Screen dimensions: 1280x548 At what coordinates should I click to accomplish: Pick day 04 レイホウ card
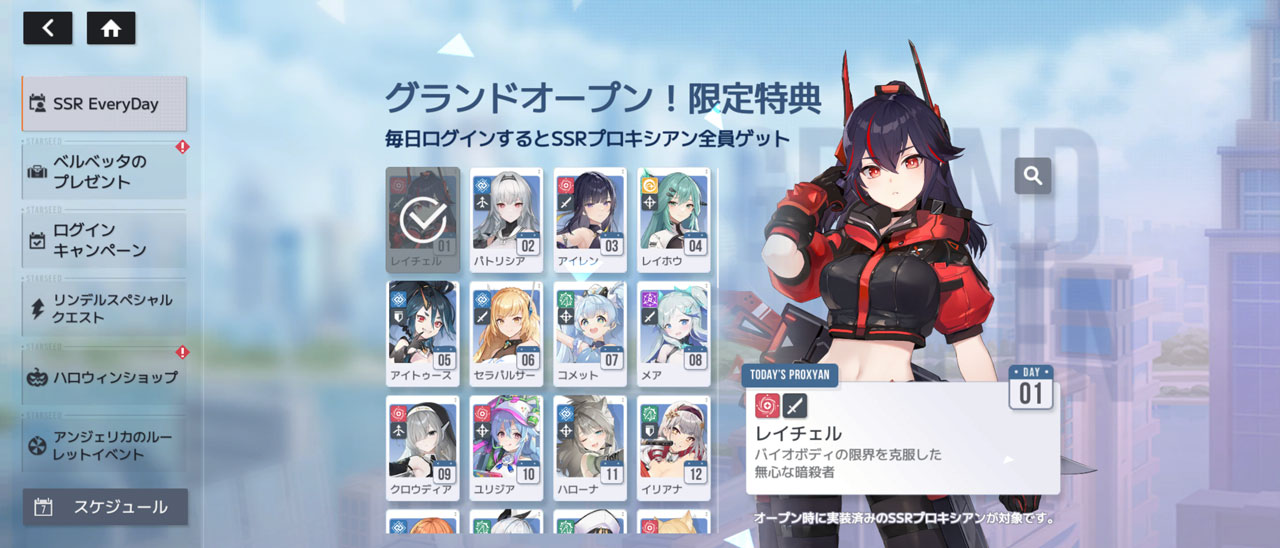point(674,220)
